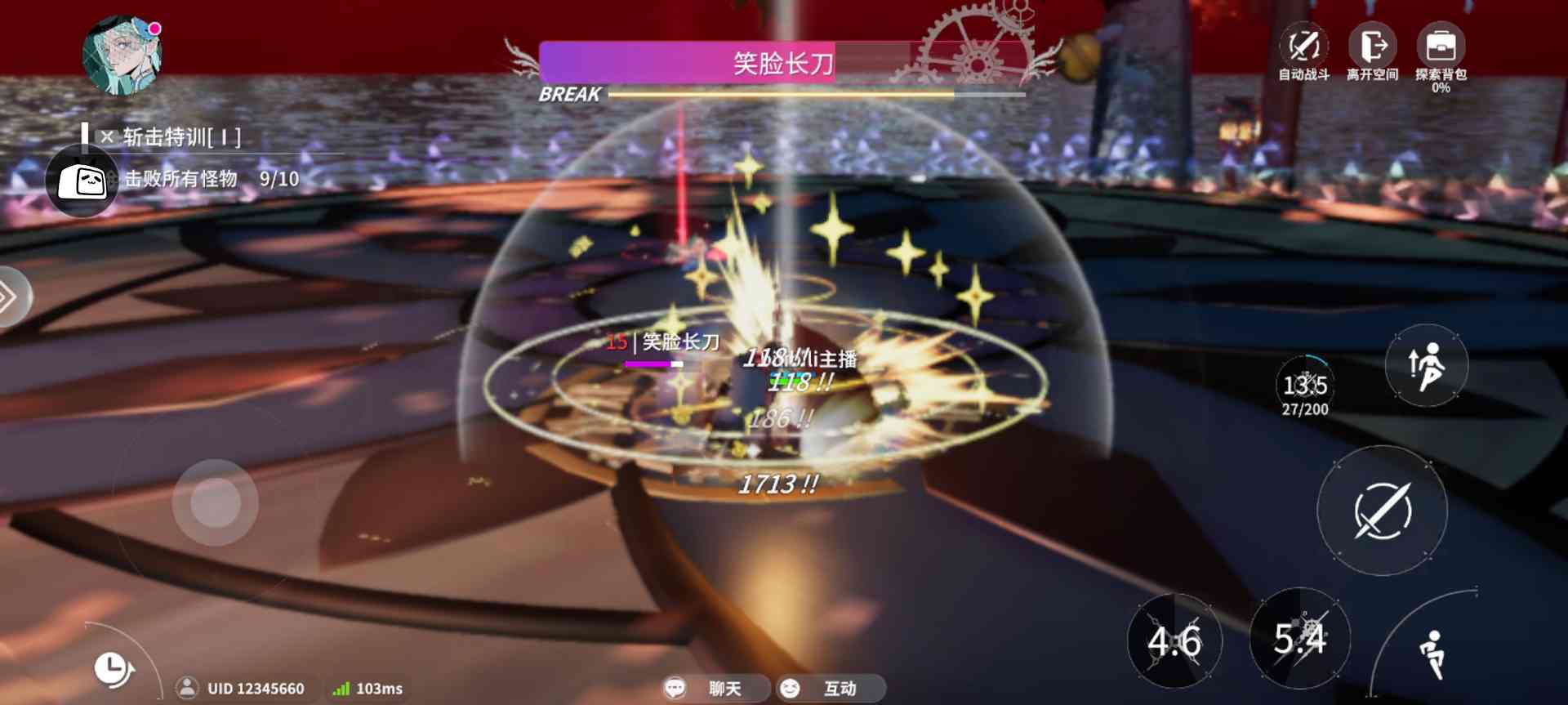Open the network latency 103ms indicator
1568x705 pixels.
click(367, 688)
